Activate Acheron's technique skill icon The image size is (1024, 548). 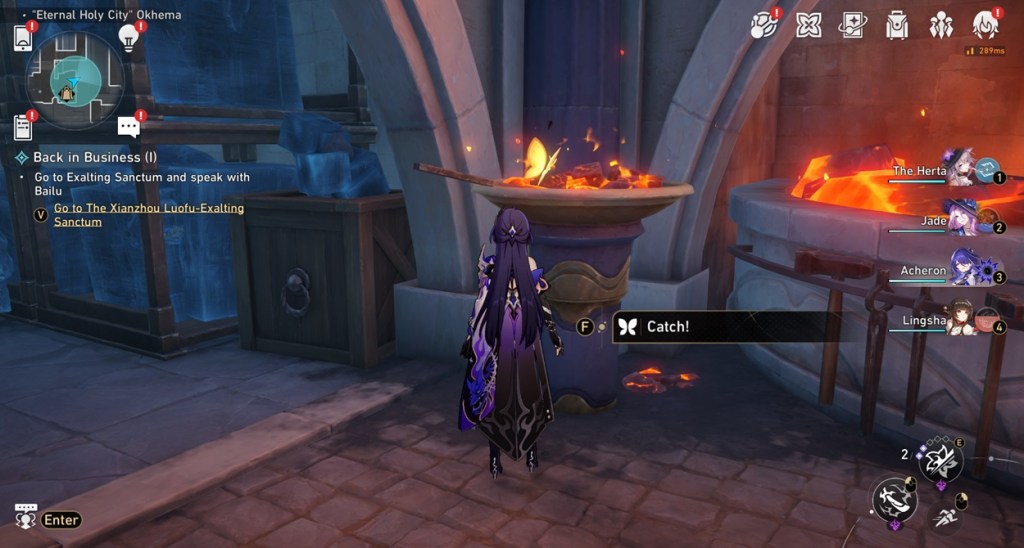940,461
